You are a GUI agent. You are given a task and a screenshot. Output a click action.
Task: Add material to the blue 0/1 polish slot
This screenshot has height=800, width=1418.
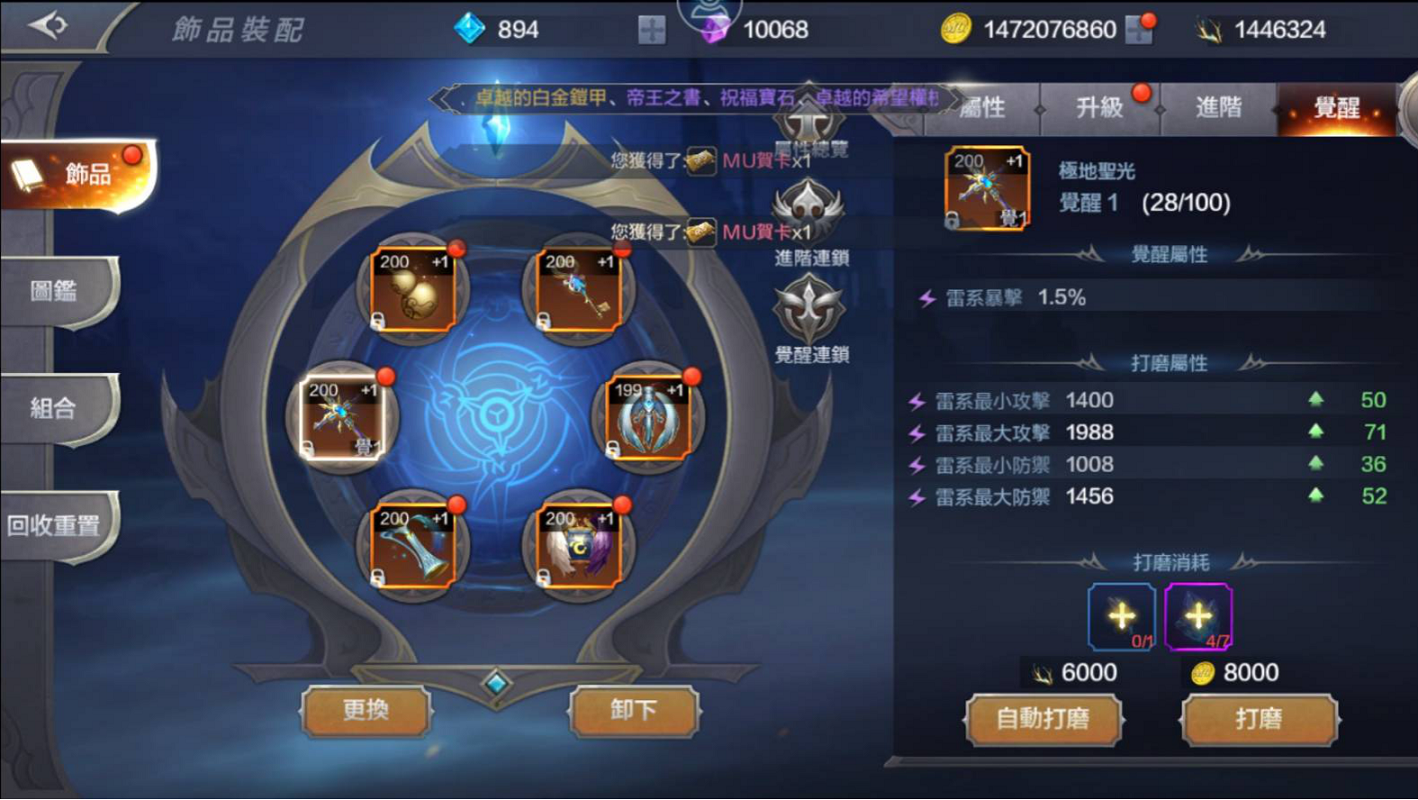(x=1122, y=615)
